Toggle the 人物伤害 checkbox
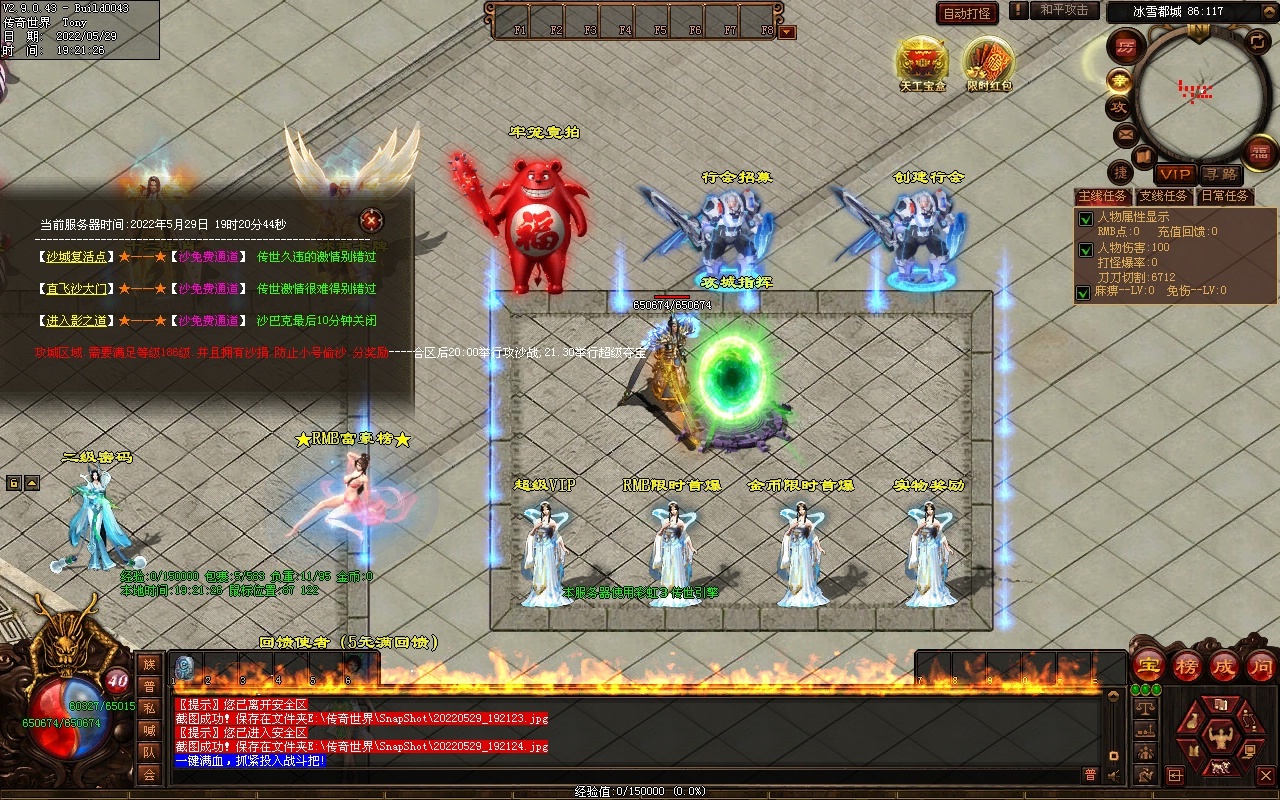 coord(1084,249)
